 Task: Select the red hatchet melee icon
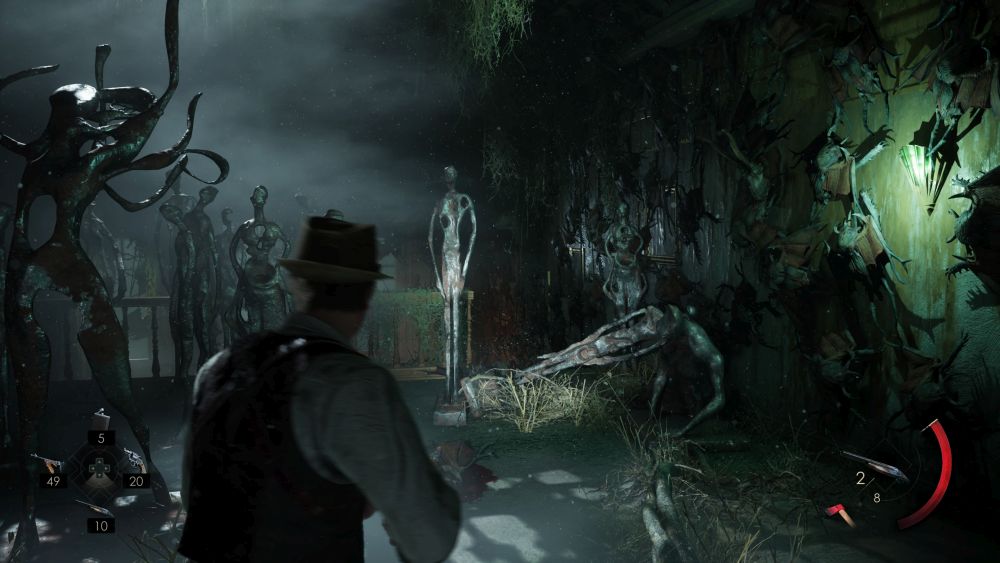click(837, 514)
